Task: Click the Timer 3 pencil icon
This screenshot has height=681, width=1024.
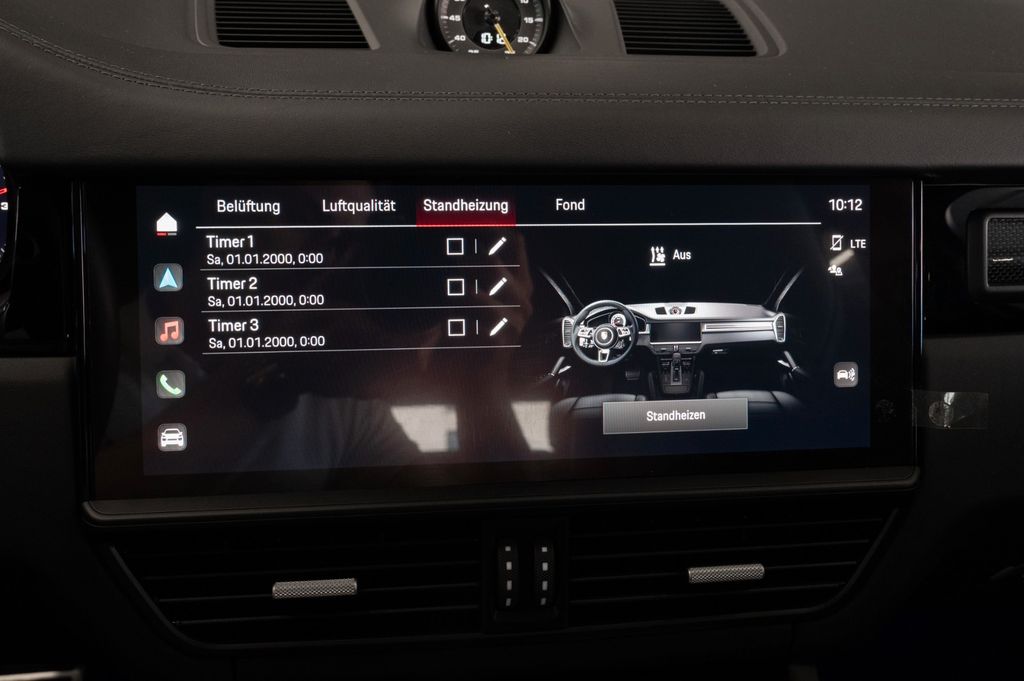Action: tap(499, 326)
